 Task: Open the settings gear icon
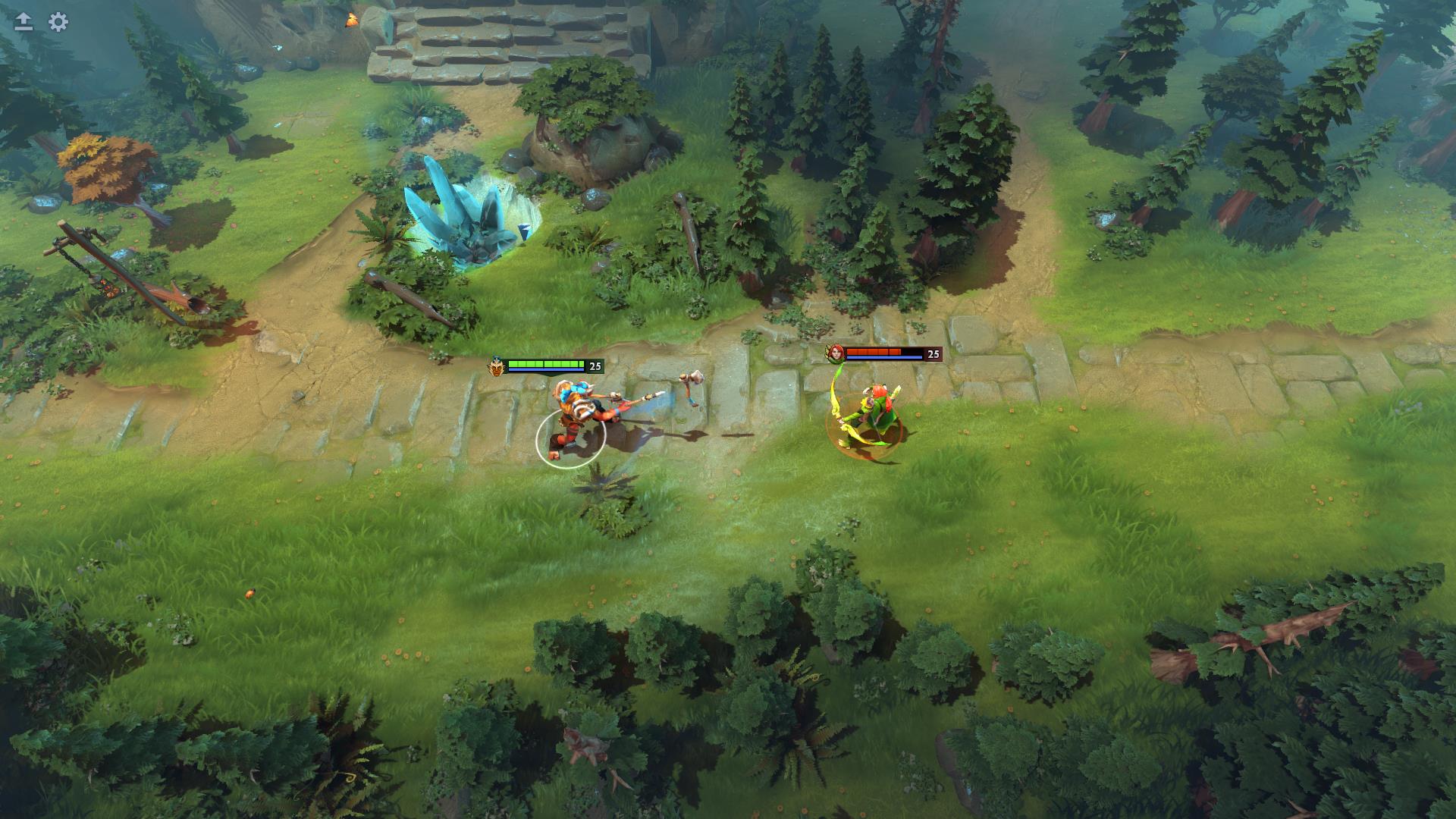(x=57, y=23)
